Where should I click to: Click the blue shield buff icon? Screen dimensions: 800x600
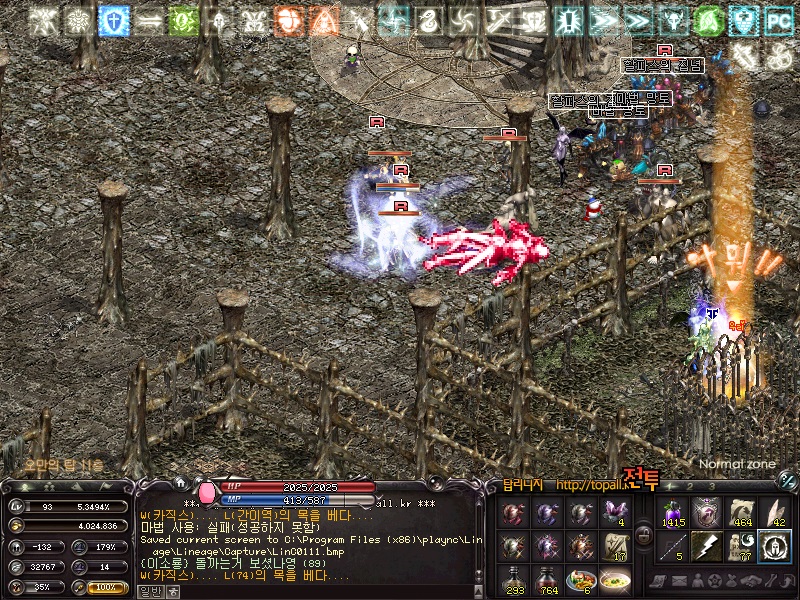(x=113, y=19)
